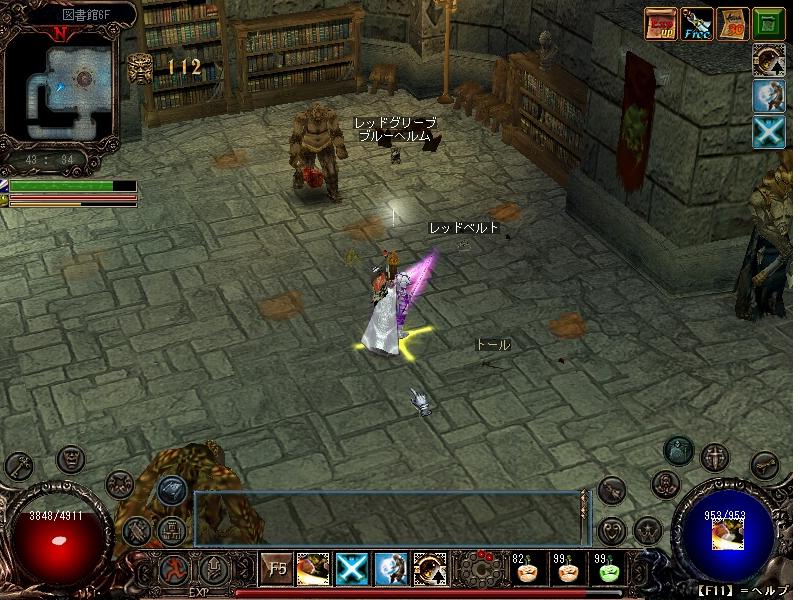Use the green potion slot showing 99
Viewport: 800px width, 600px height.
[606, 570]
